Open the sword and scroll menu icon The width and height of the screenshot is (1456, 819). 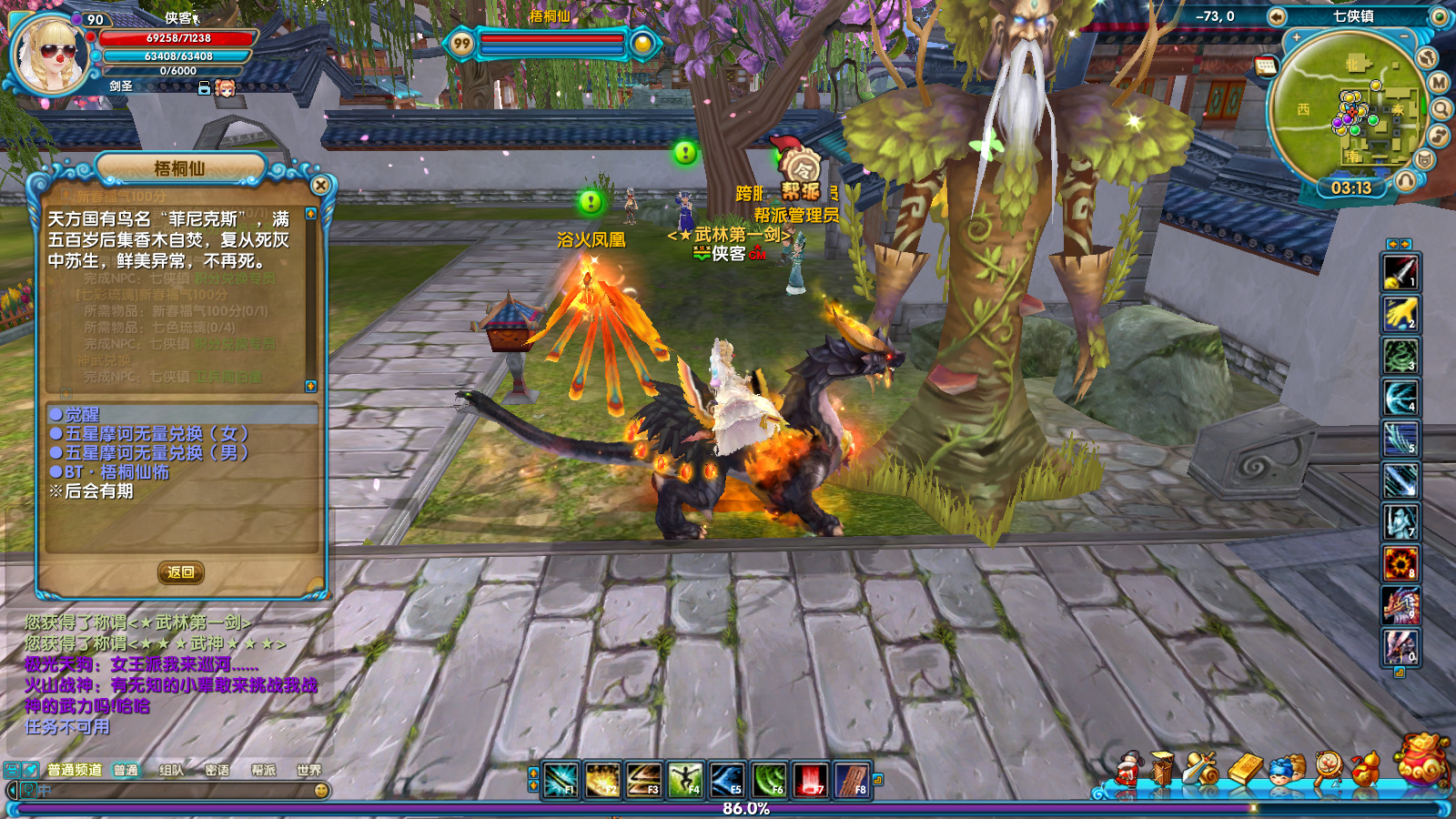(x=1203, y=770)
